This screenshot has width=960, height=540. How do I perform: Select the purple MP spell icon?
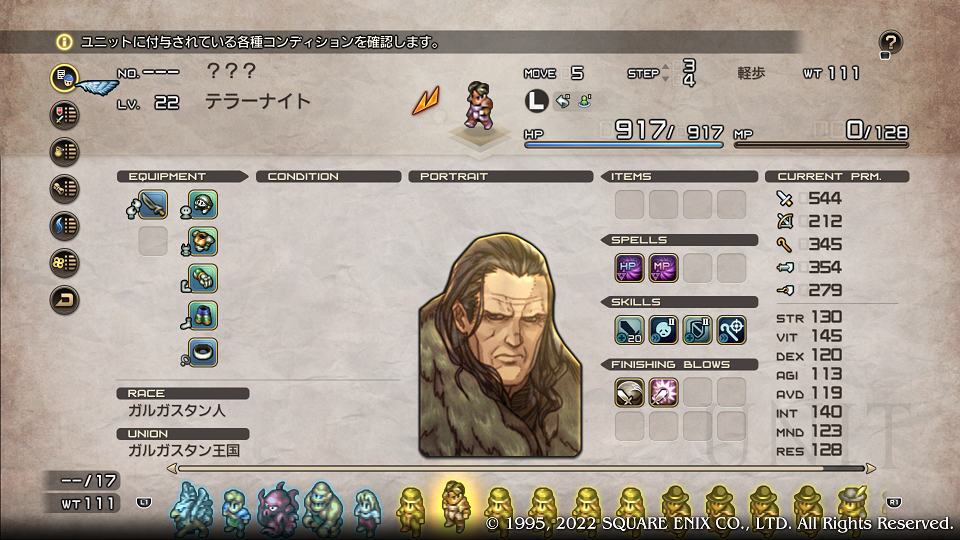tap(664, 267)
